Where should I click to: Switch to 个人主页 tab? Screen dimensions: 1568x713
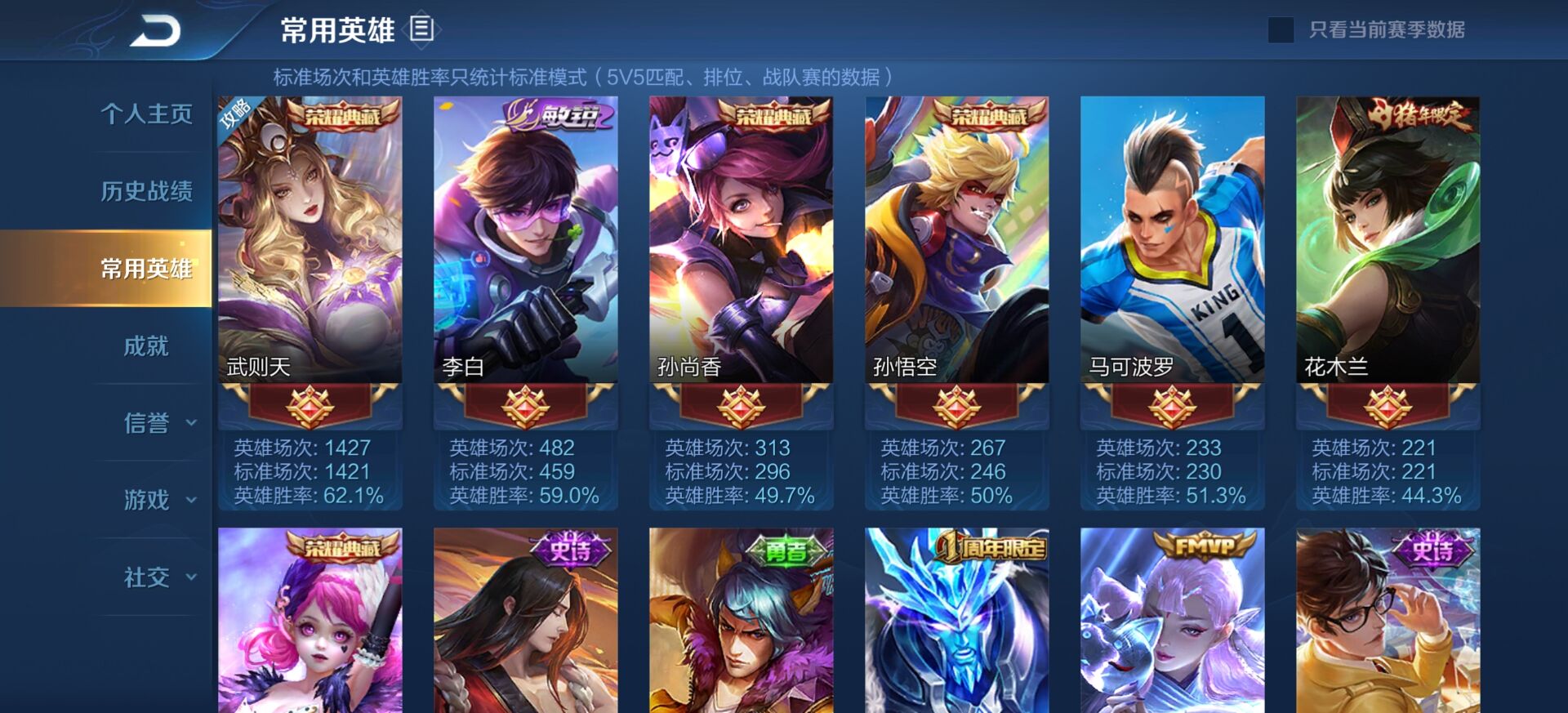pyautogui.click(x=147, y=114)
